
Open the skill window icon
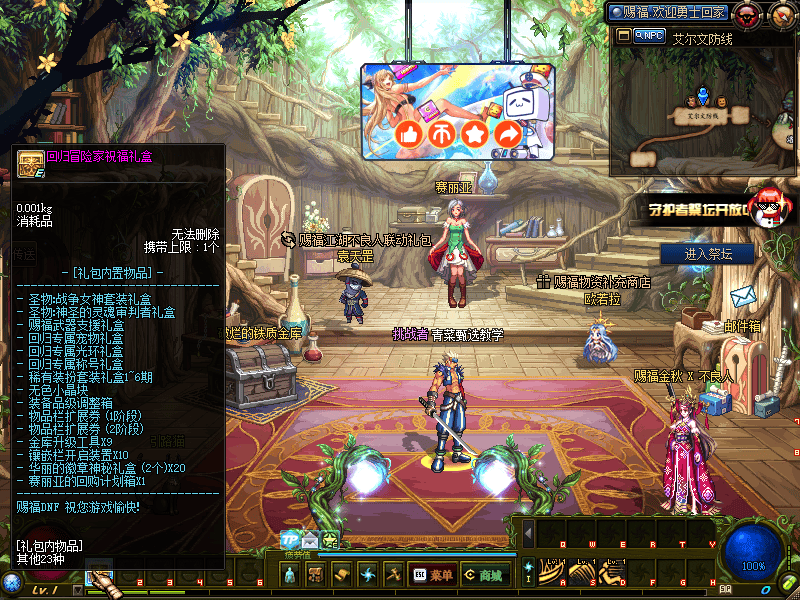pyautogui.click(x=367, y=575)
